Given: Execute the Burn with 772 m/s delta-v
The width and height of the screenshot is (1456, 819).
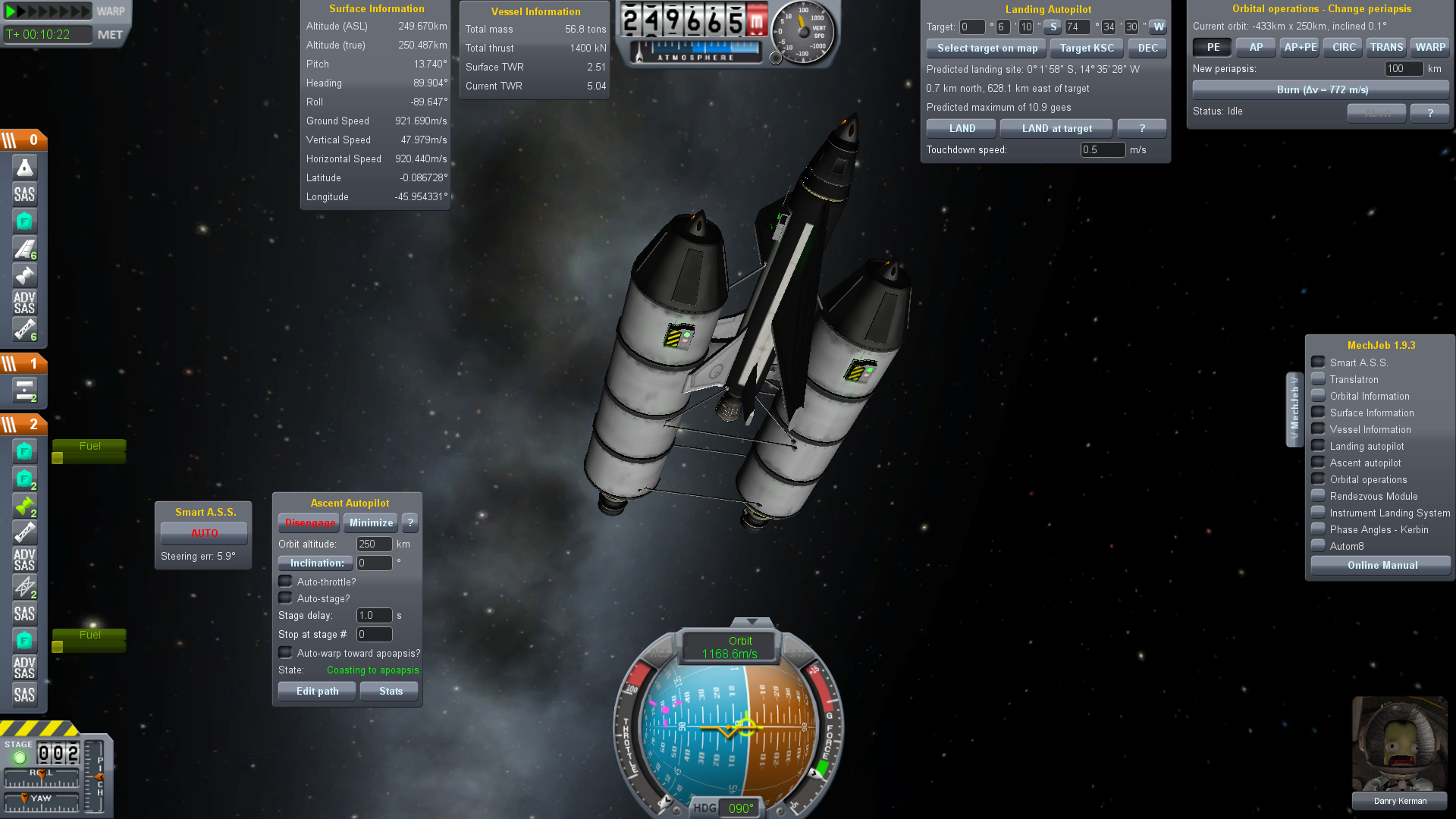Looking at the screenshot, I should (1322, 89).
